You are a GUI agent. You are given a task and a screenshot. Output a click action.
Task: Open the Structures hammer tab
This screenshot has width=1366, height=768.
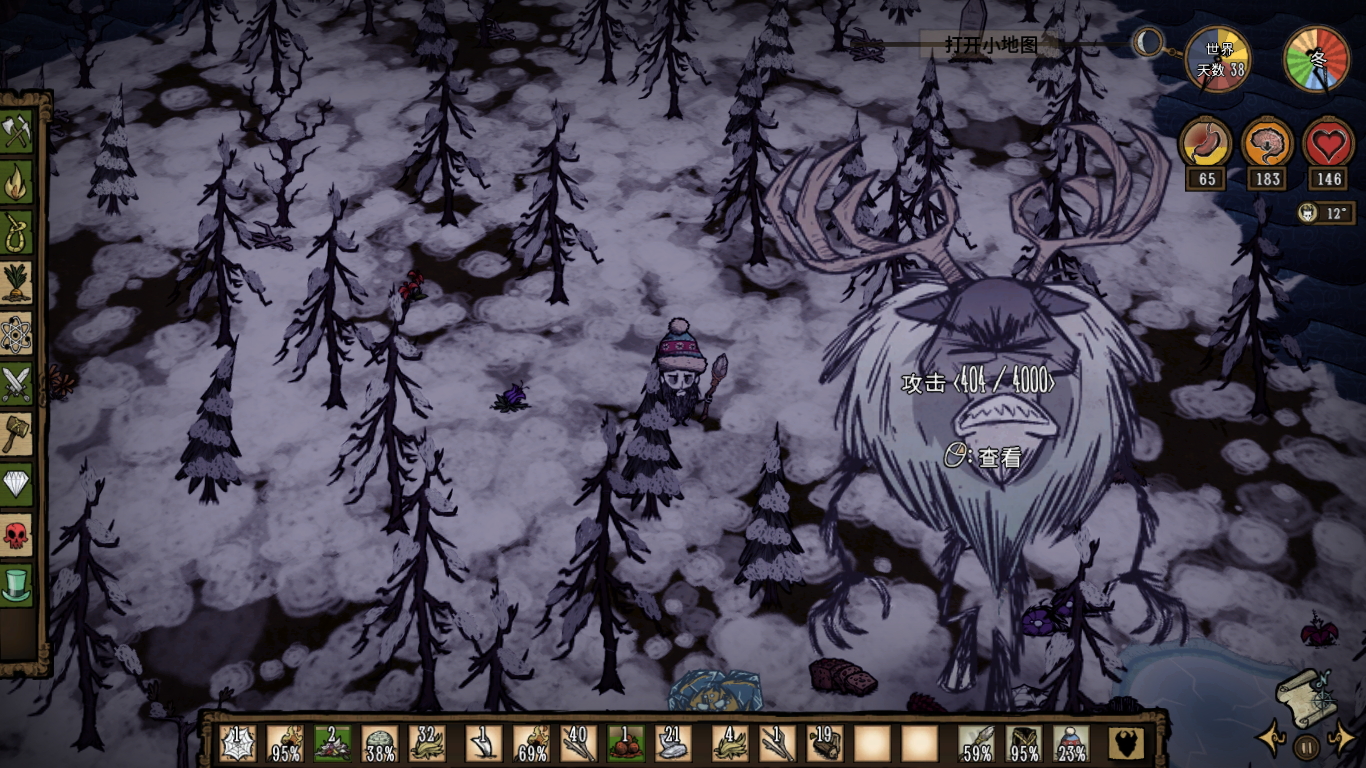(17, 434)
